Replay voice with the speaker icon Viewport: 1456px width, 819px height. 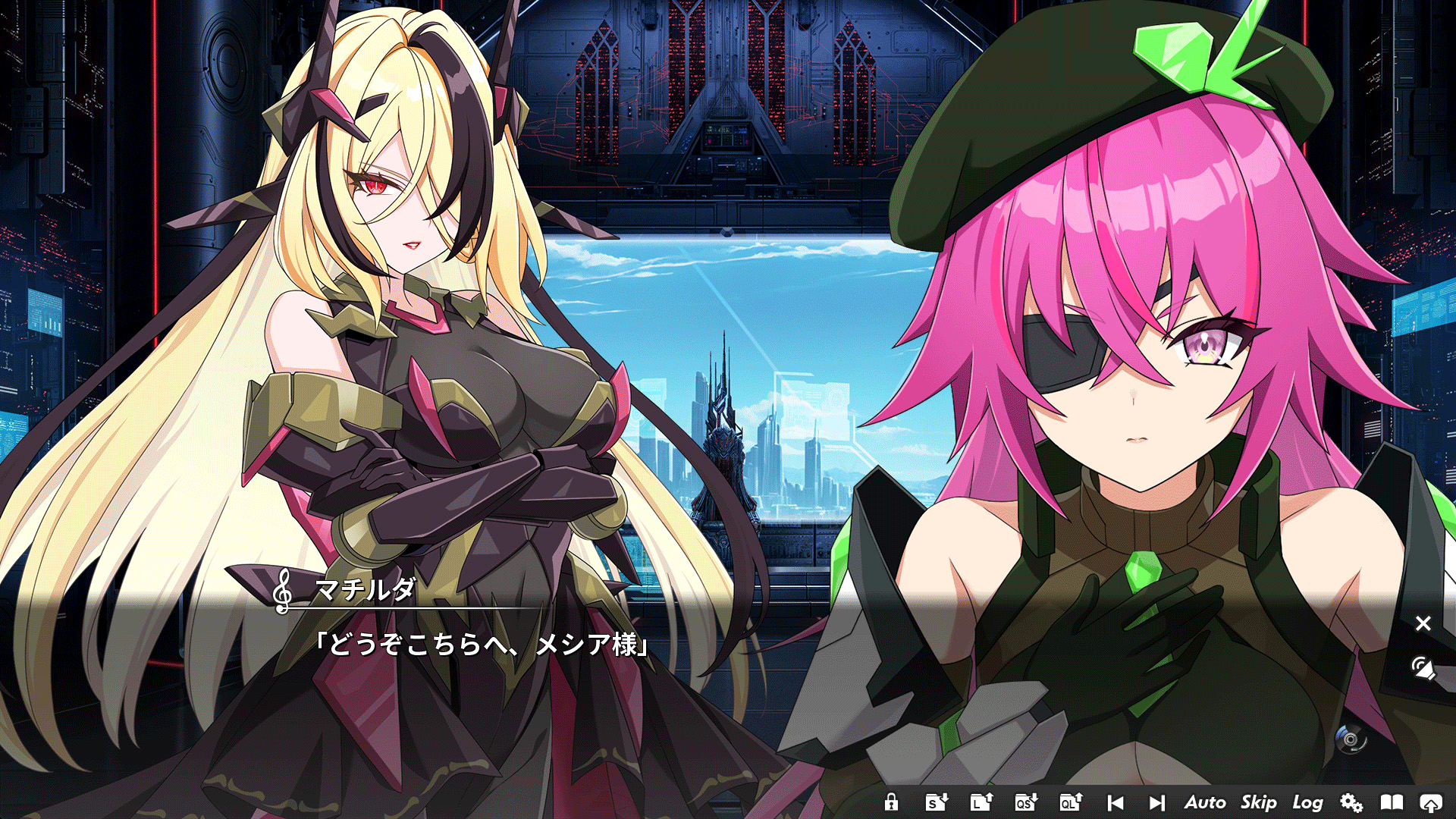1423,668
